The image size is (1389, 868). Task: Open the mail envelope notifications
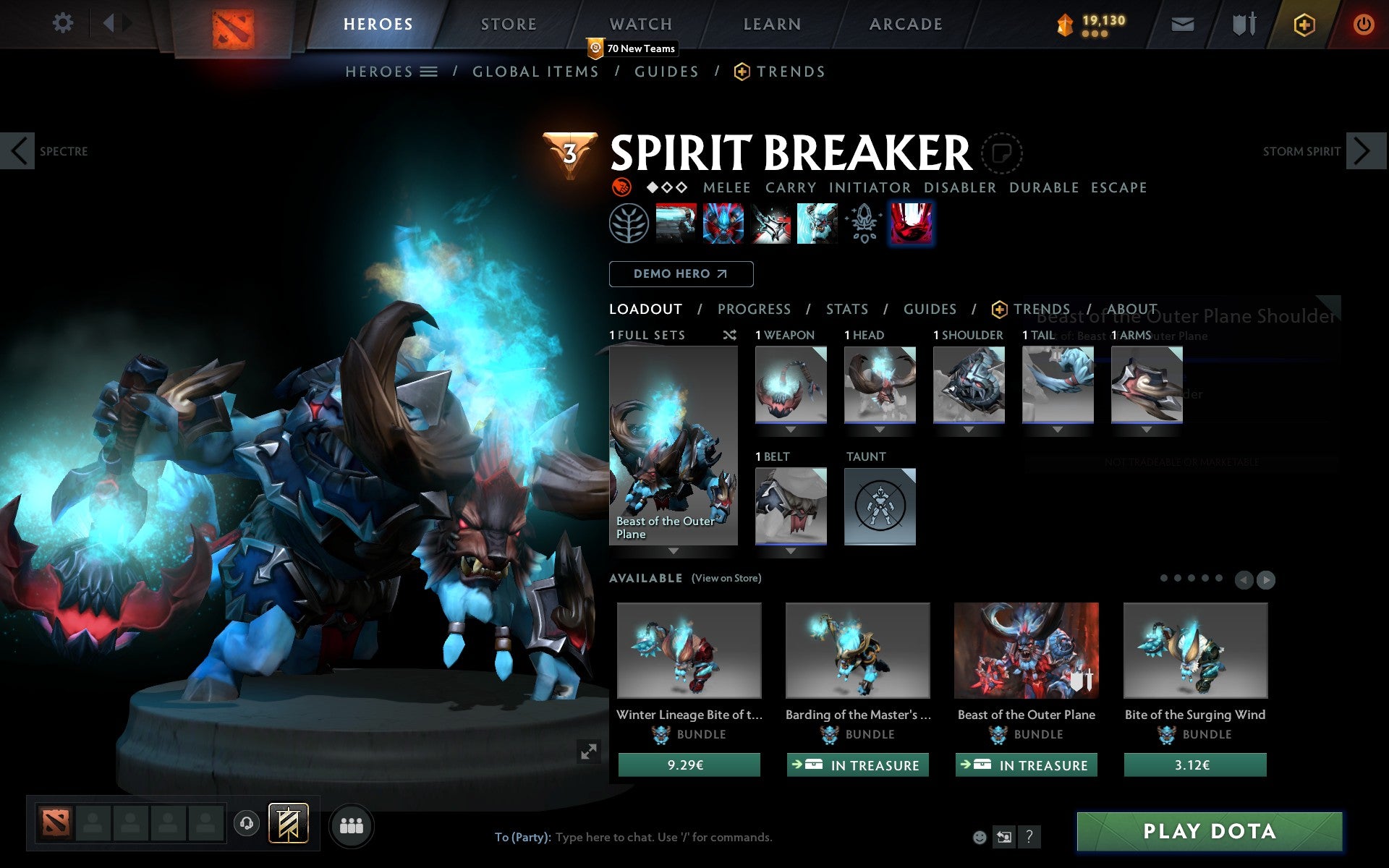(x=1182, y=23)
